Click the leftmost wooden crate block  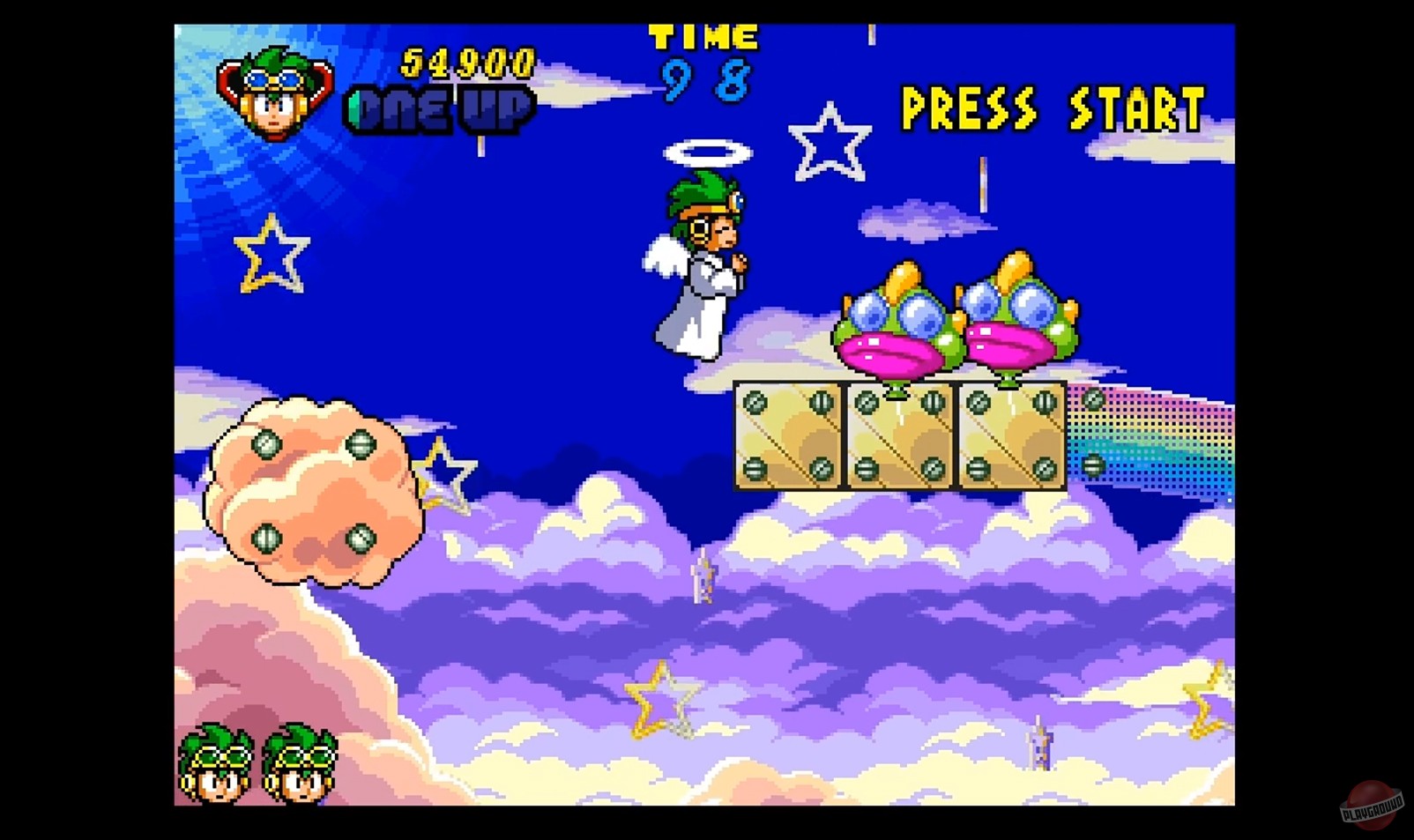click(x=789, y=436)
